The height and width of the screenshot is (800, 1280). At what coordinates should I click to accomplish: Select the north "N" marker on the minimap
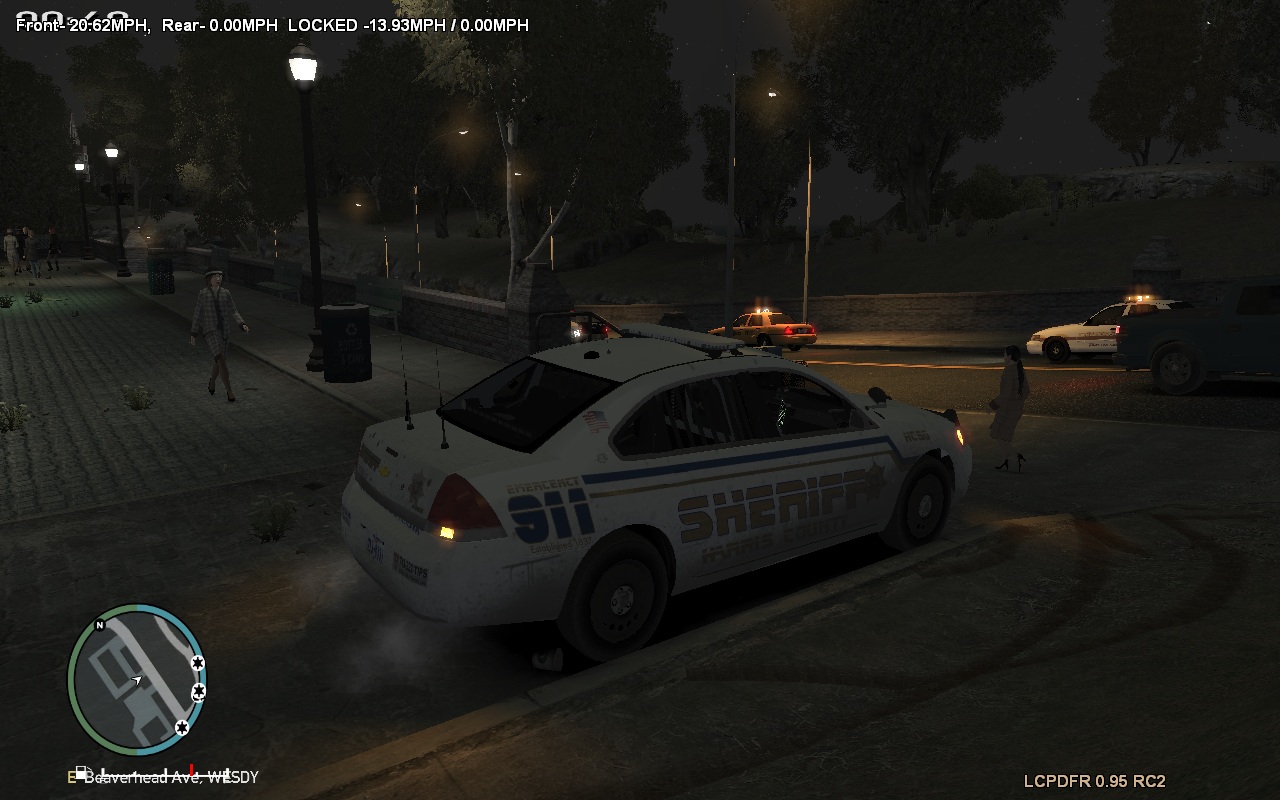pos(99,626)
